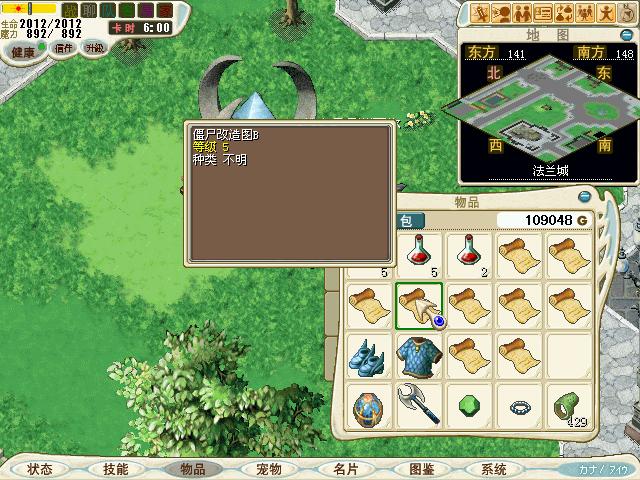This screenshot has height=480, width=640.
Task: Select the globe orb item
Action: tap(369, 407)
